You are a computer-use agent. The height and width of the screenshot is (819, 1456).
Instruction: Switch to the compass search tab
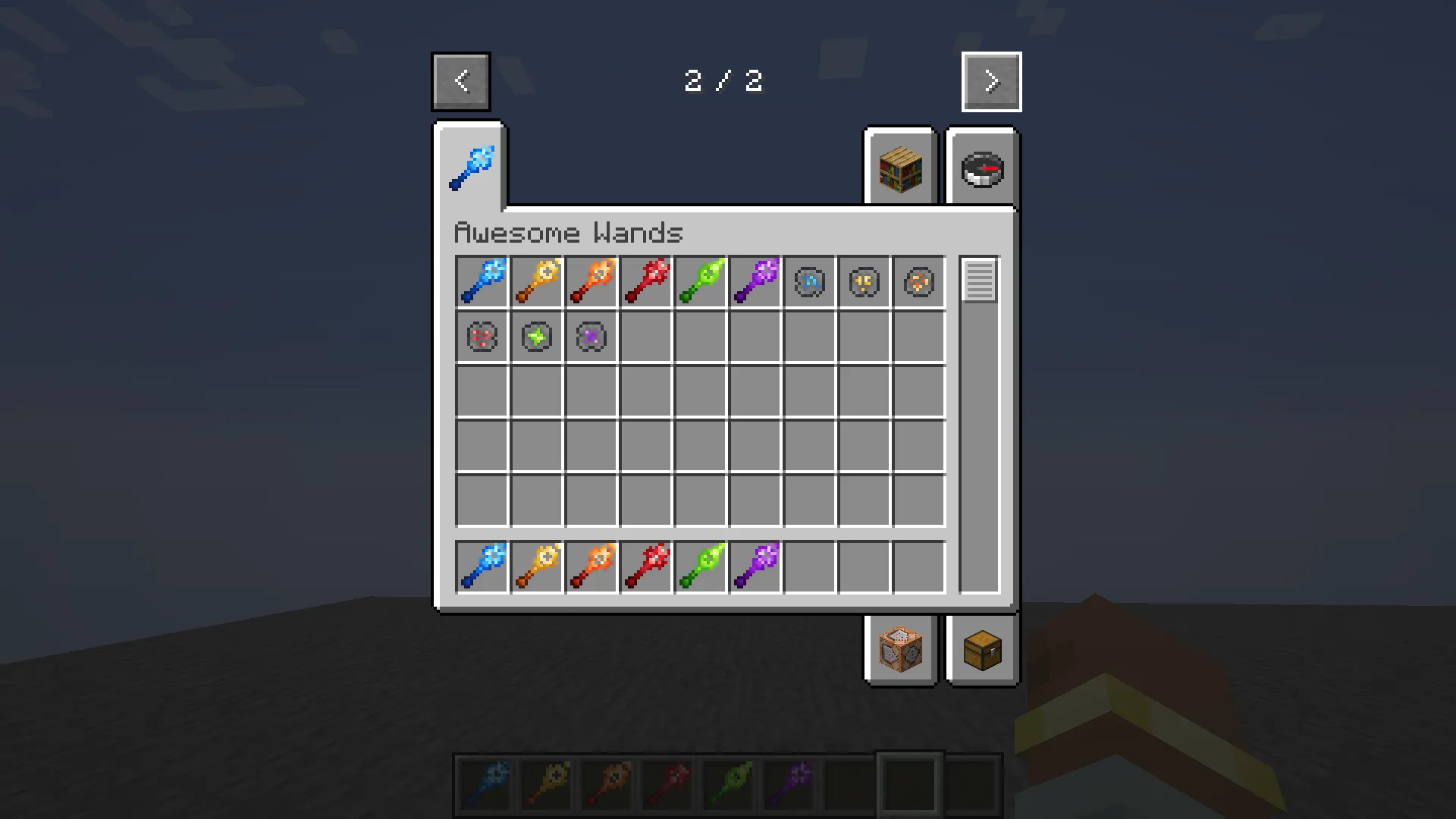pos(982,168)
